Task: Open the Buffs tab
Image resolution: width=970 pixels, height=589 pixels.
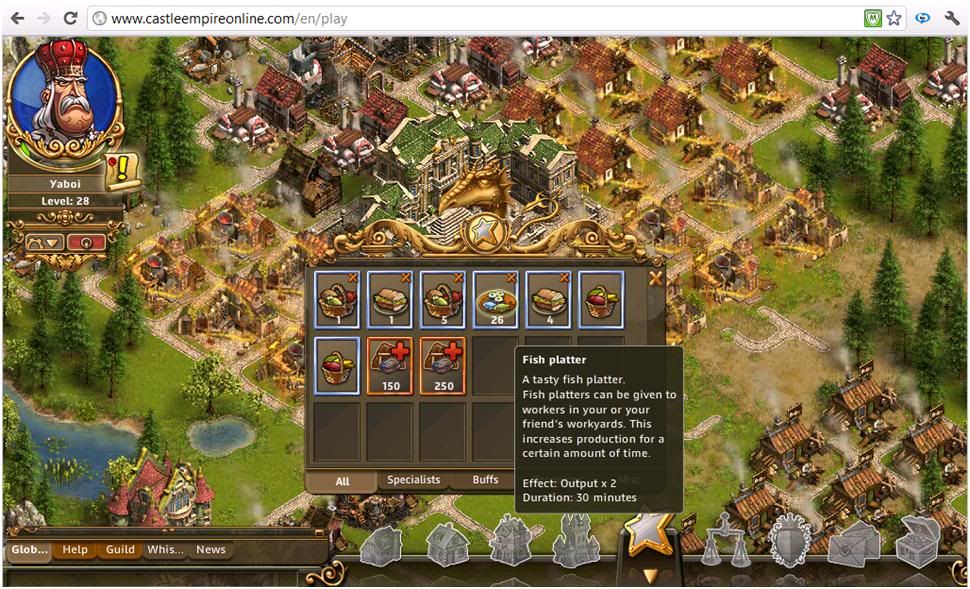Action: tap(486, 480)
